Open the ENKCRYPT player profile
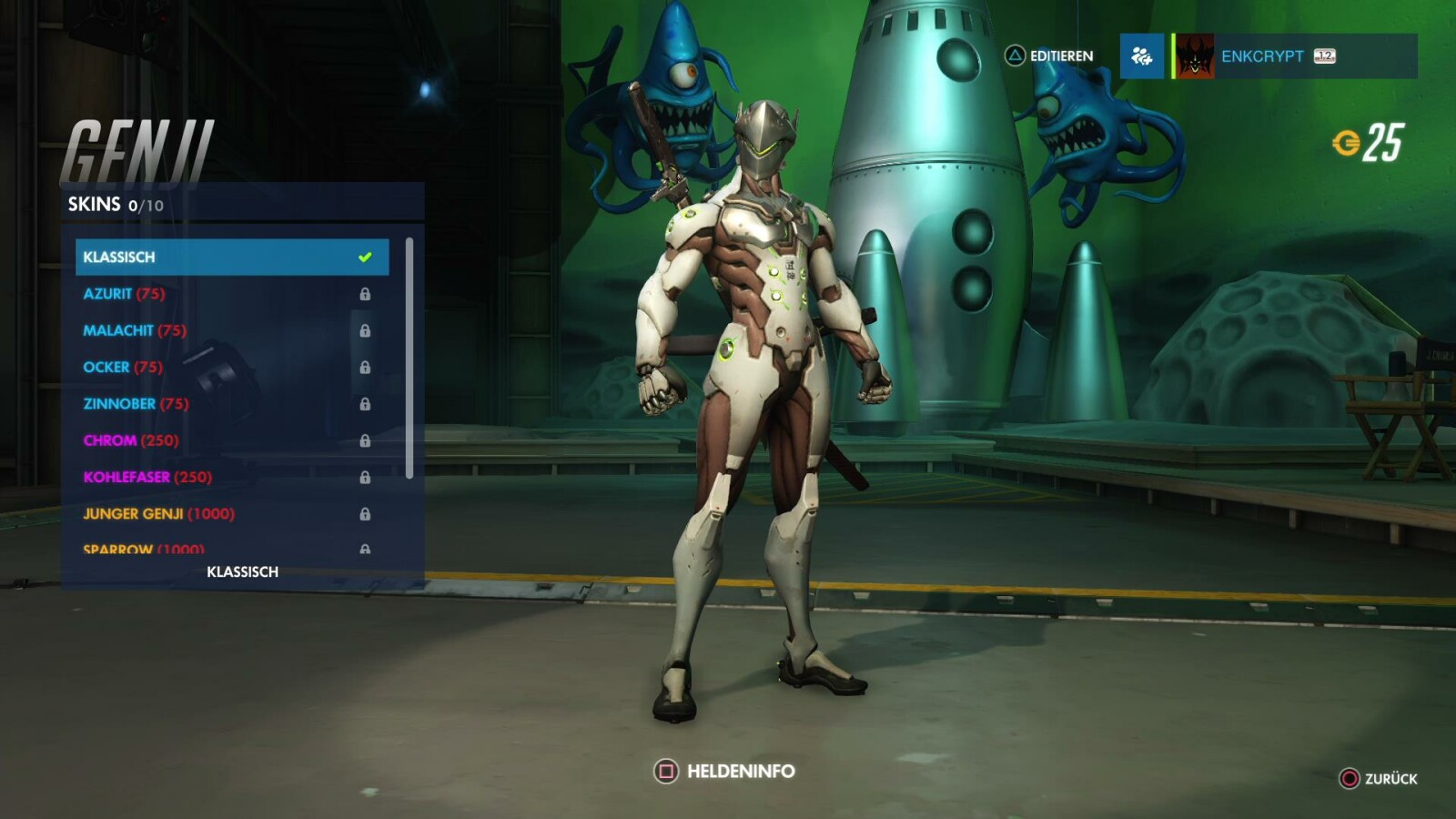Screen dimensions: 1456x819 coord(1292,56)
